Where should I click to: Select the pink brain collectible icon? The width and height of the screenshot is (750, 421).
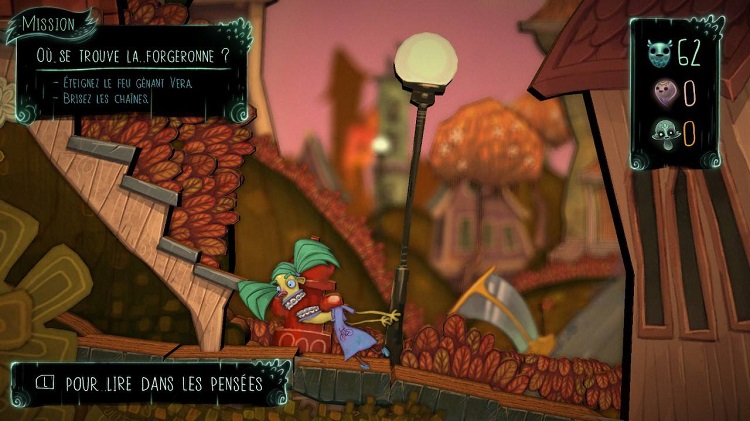click(660, 92)
